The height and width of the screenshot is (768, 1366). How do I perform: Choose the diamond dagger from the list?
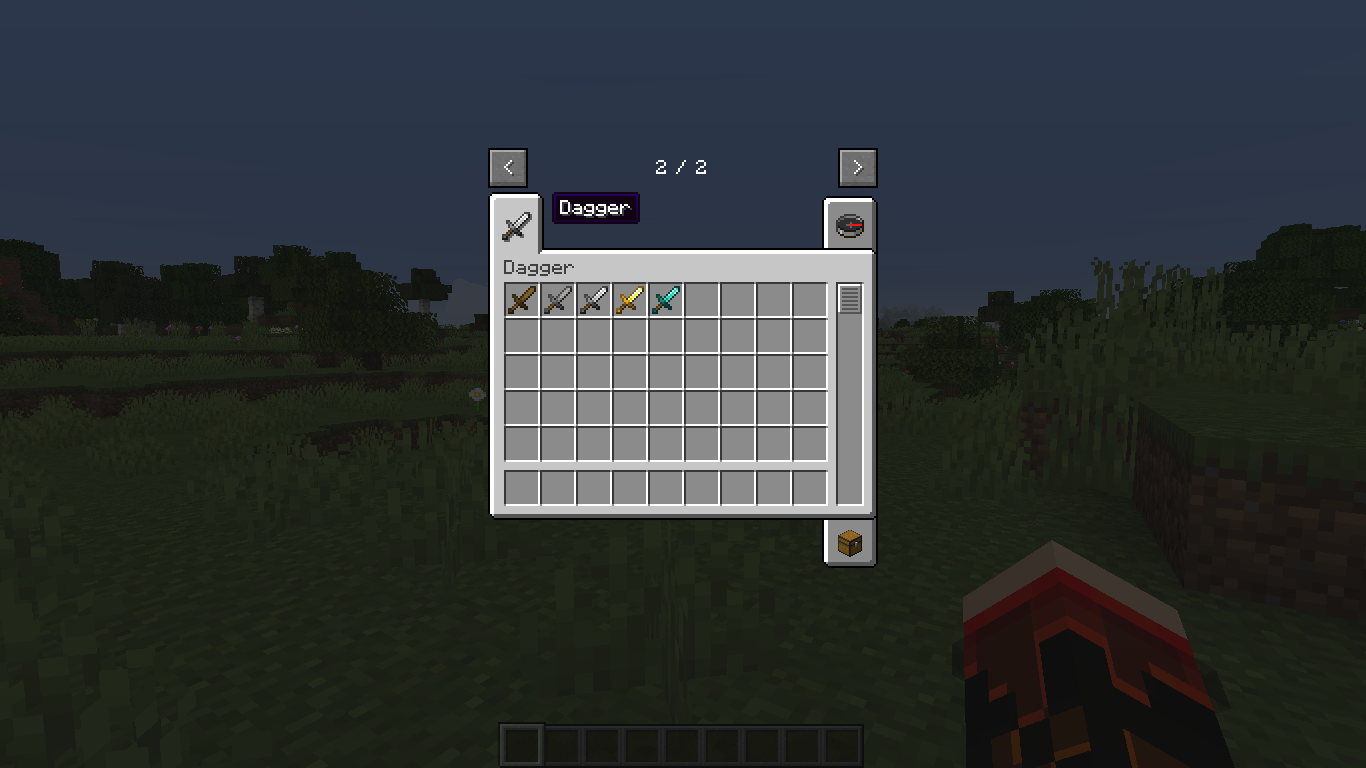pyautogui.click(x=664, y=299)
